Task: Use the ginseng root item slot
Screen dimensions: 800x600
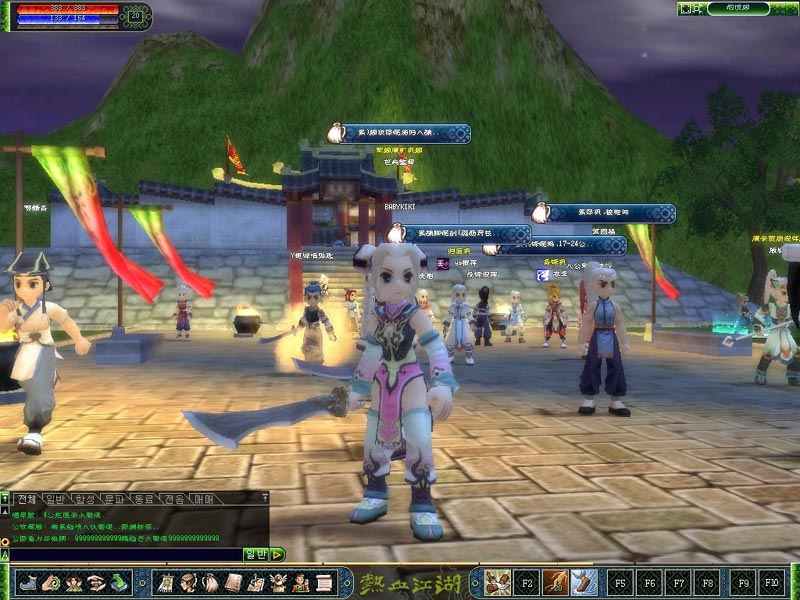Action: pyautogui.click(x=554, y=581)
